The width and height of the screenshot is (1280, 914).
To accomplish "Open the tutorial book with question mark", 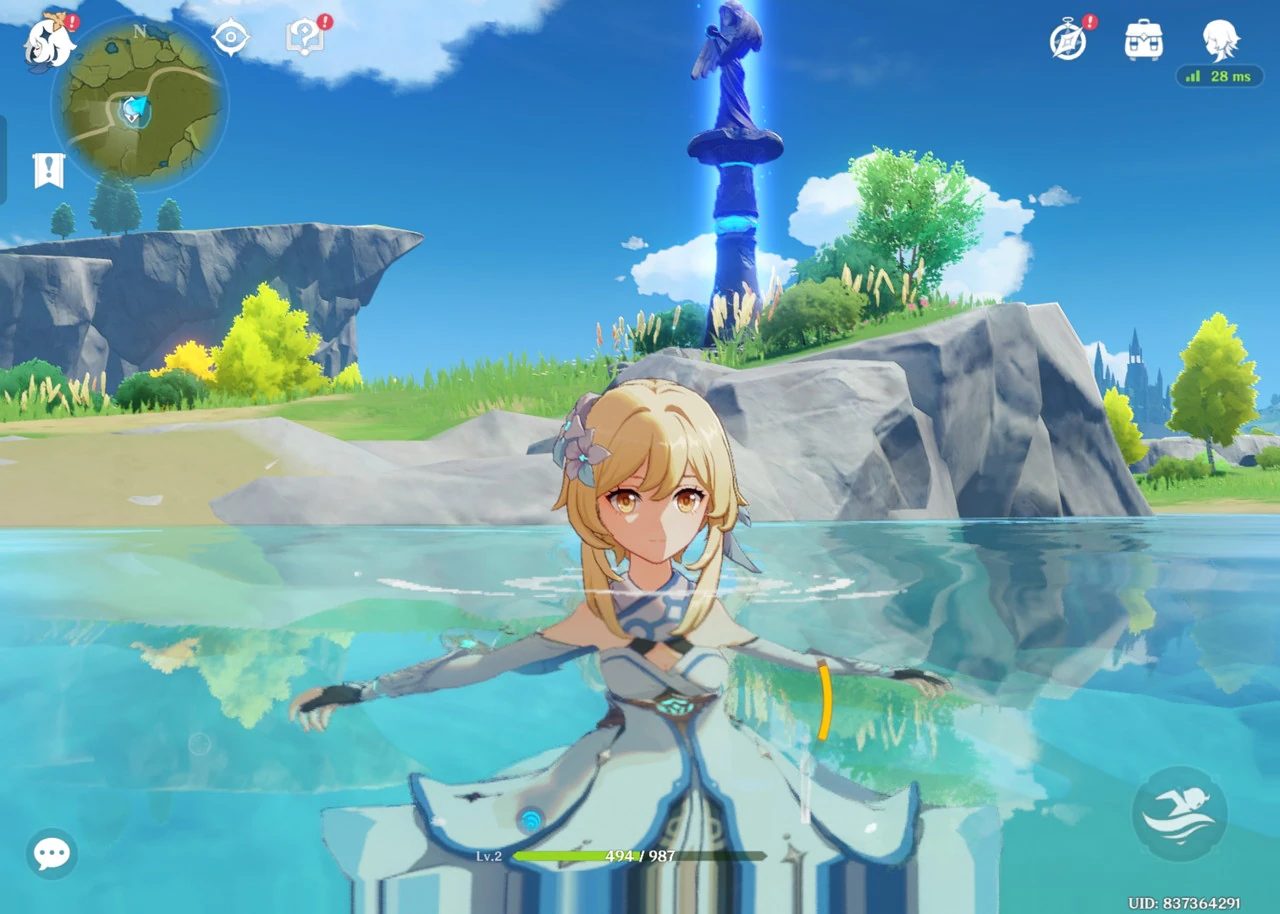I will pyautogui.click(x=303, y=40).
